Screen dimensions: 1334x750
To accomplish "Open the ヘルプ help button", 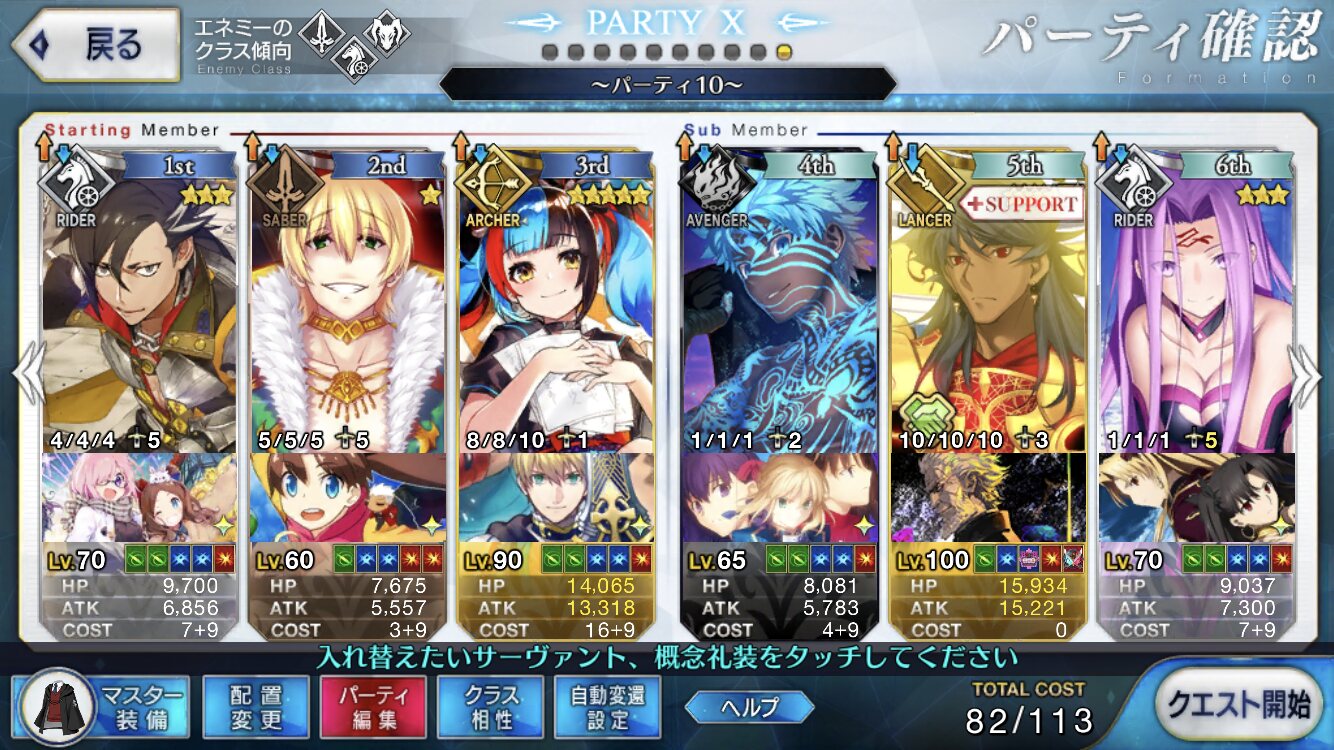I will coord(749,707).
